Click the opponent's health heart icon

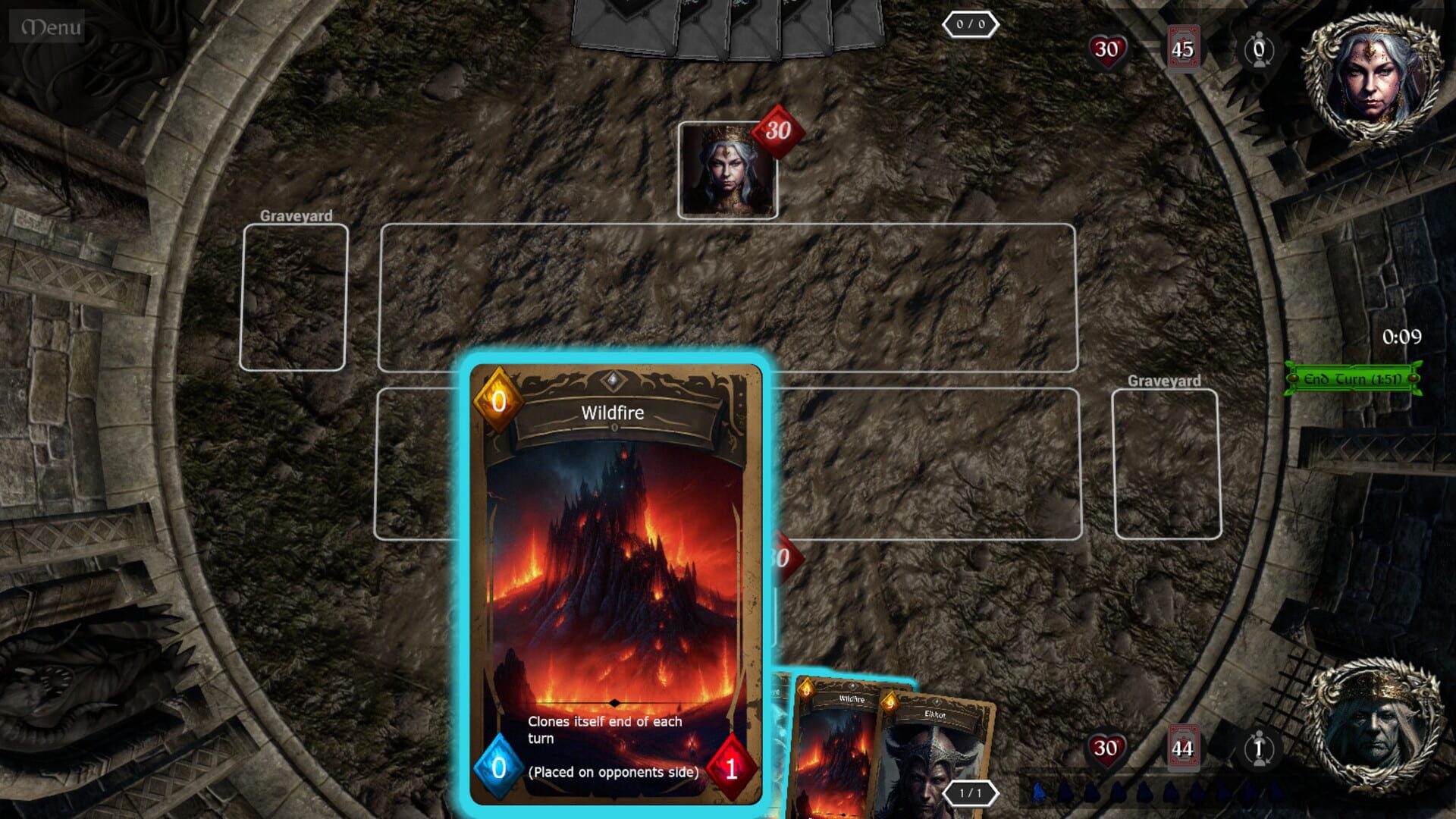[1109, 47]
